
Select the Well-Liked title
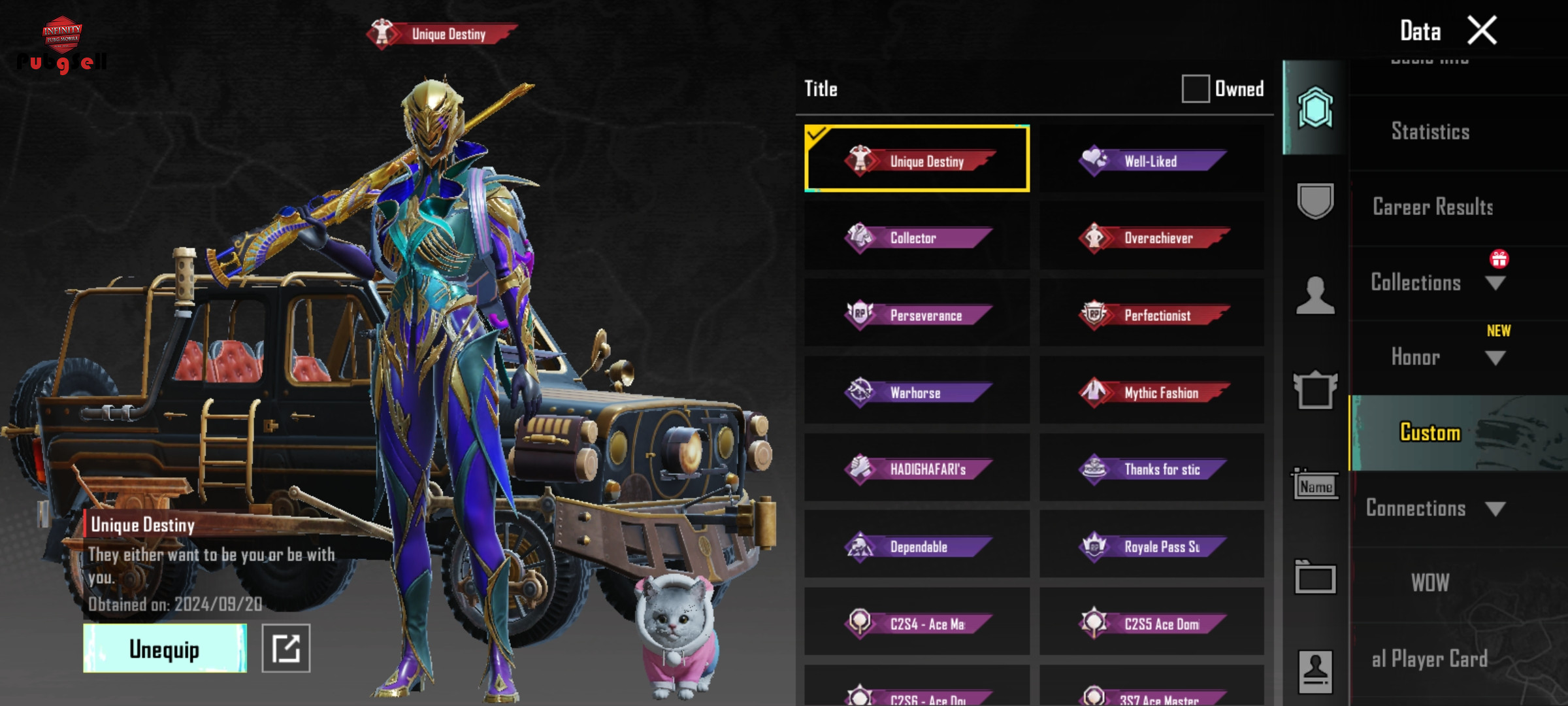[x=1152, y=161]
